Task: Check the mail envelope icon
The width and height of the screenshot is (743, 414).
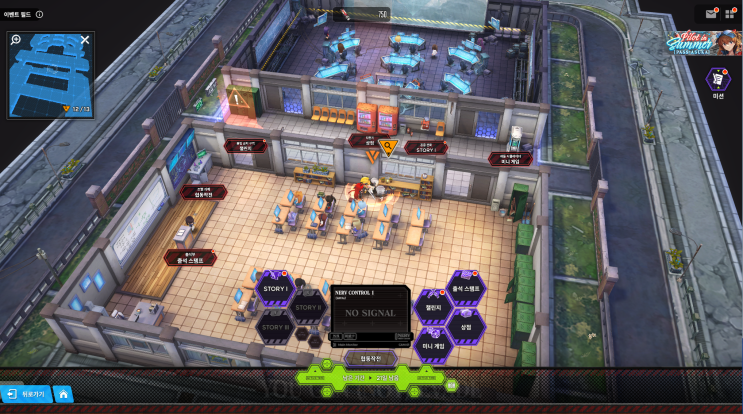Action: pyautogui.click(x=711, y=14)
